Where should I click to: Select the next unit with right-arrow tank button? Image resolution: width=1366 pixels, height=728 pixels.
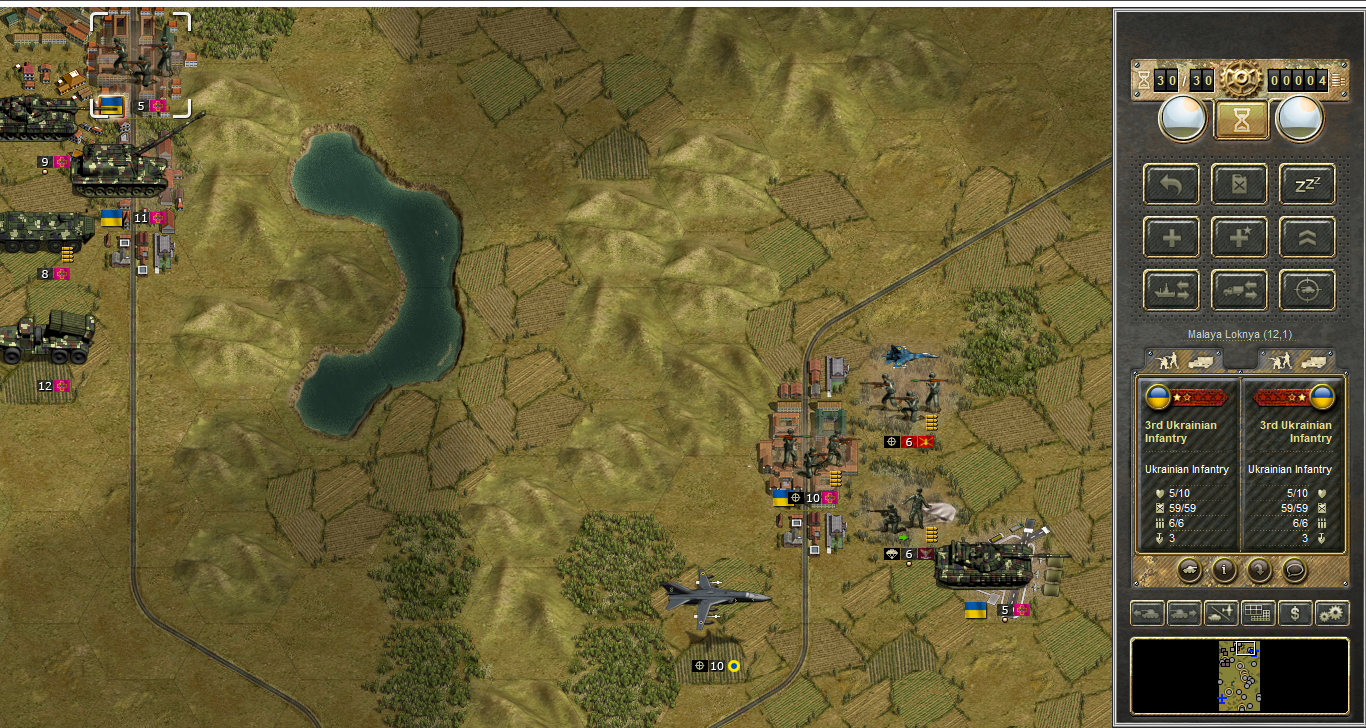click(1184, 613)
